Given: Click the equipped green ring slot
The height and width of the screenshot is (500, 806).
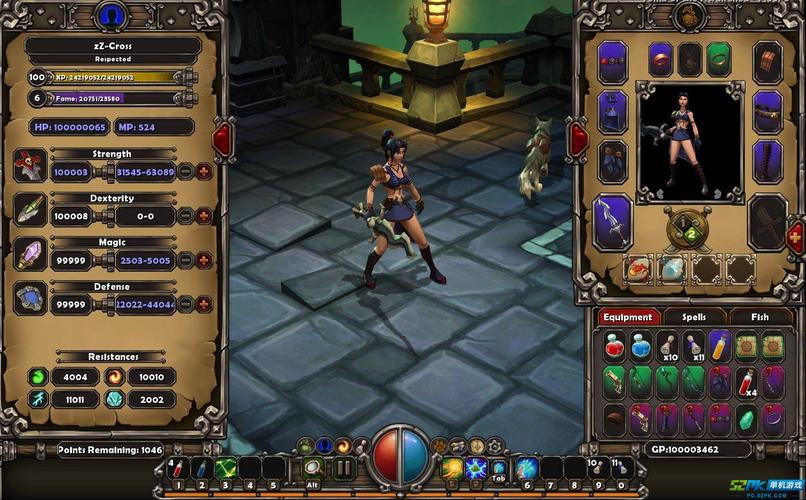Looking at the screenshot, I should (717, 59).
